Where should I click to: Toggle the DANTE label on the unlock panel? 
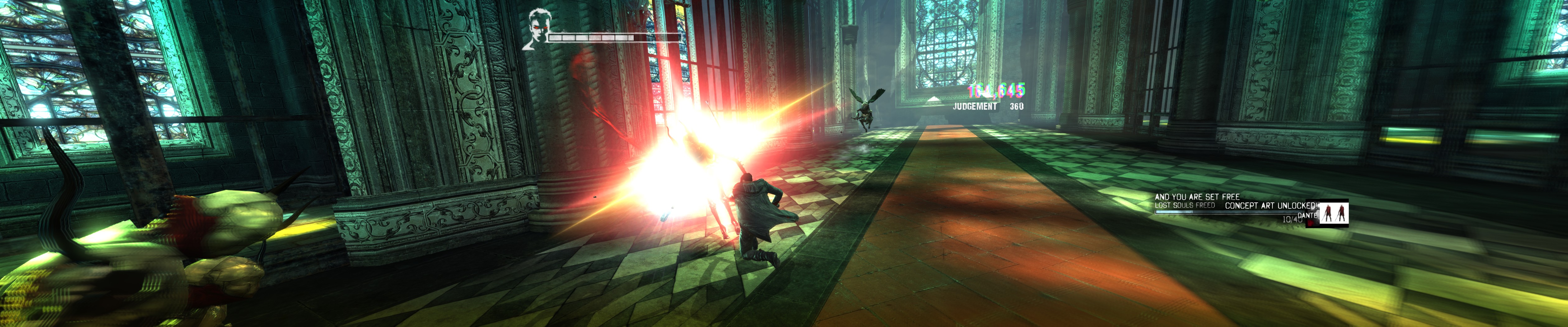[x=1308, y=215]
